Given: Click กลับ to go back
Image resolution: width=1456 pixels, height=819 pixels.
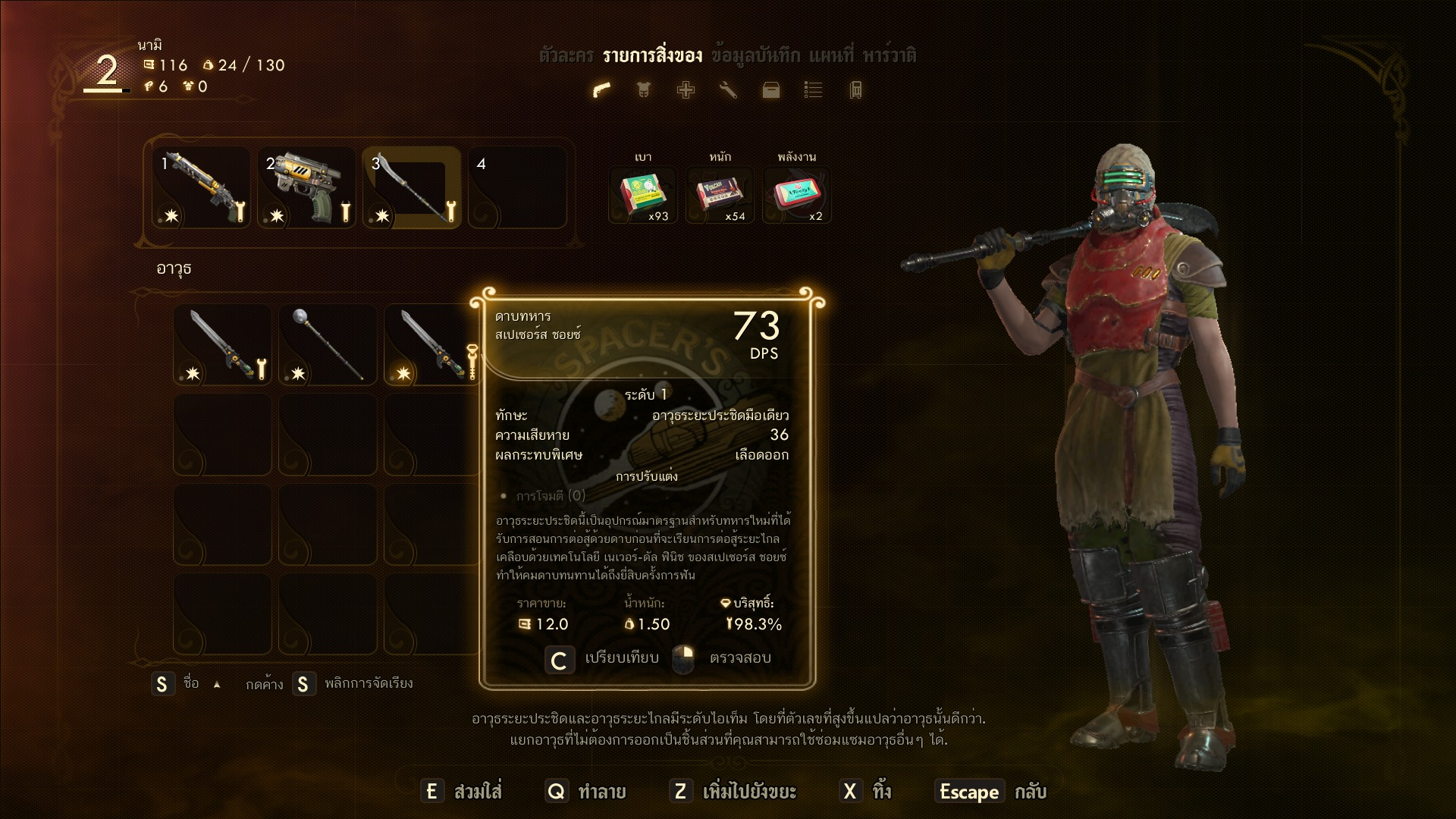Looking at the screenshot, I should (x=1030, y=792).
